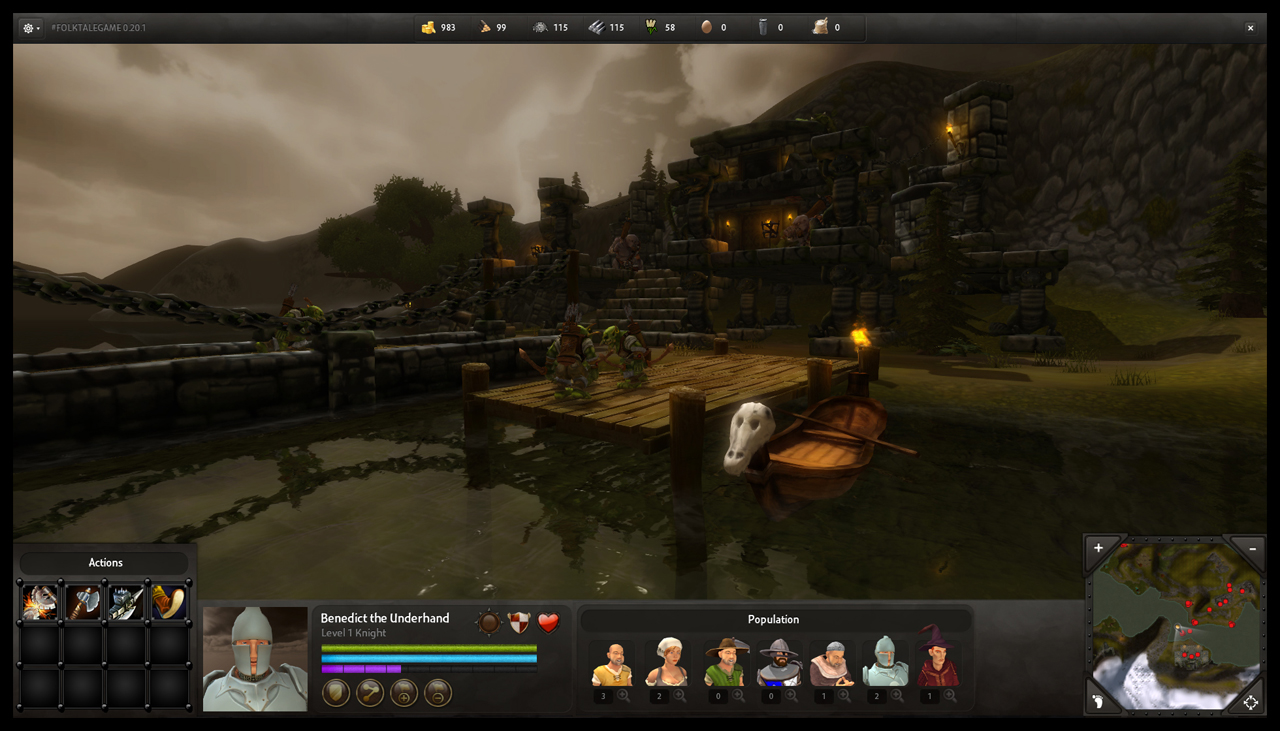The image size is (1280, 731).
Task: Activate the flaming shield bash action
Action: 40,602
